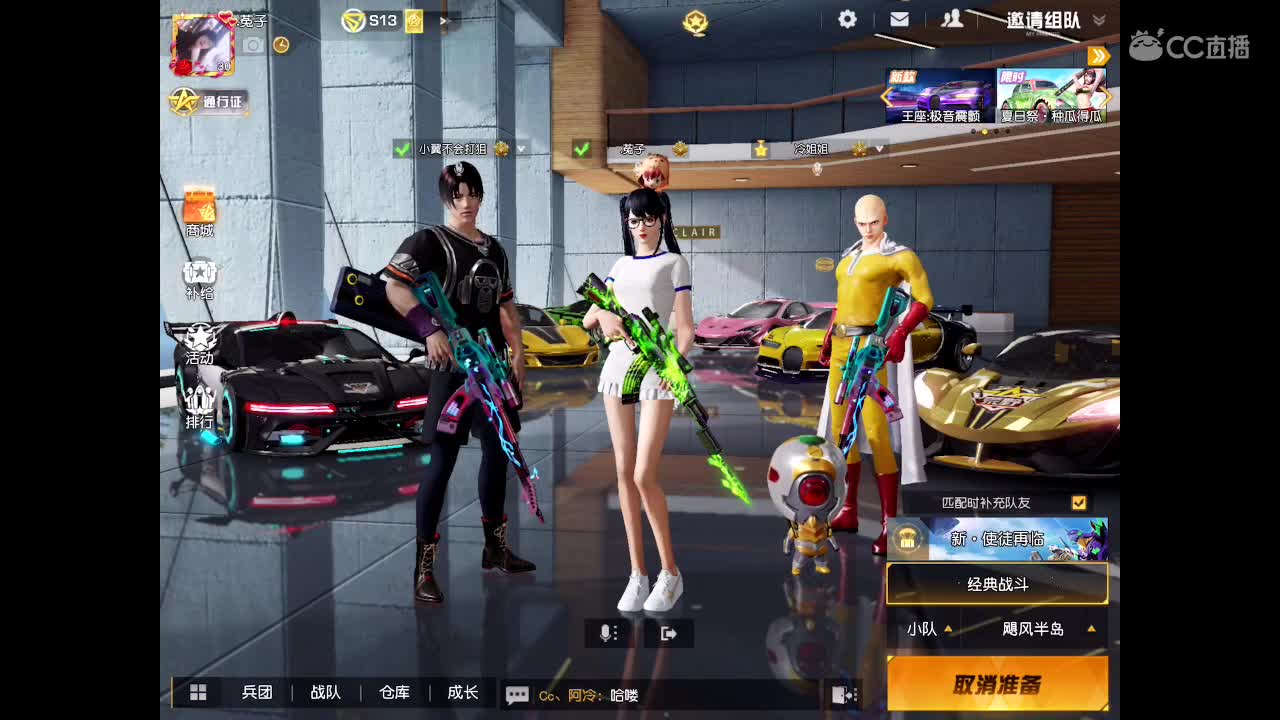Open the friends list icon

[953, 18]
